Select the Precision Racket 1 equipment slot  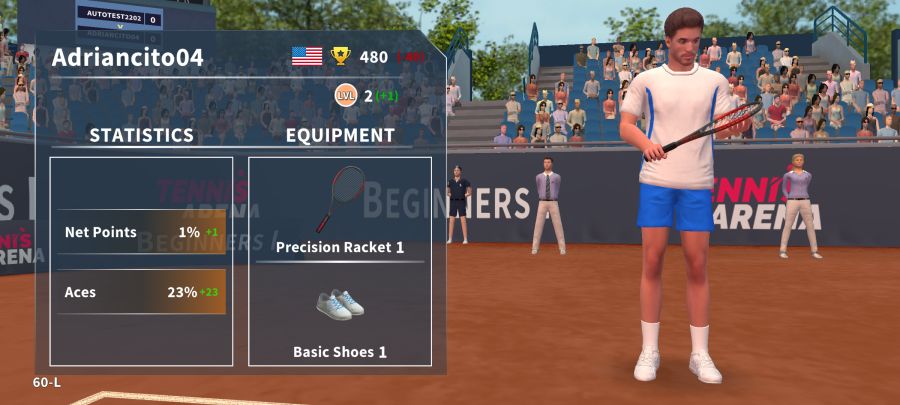click(340, 210)
